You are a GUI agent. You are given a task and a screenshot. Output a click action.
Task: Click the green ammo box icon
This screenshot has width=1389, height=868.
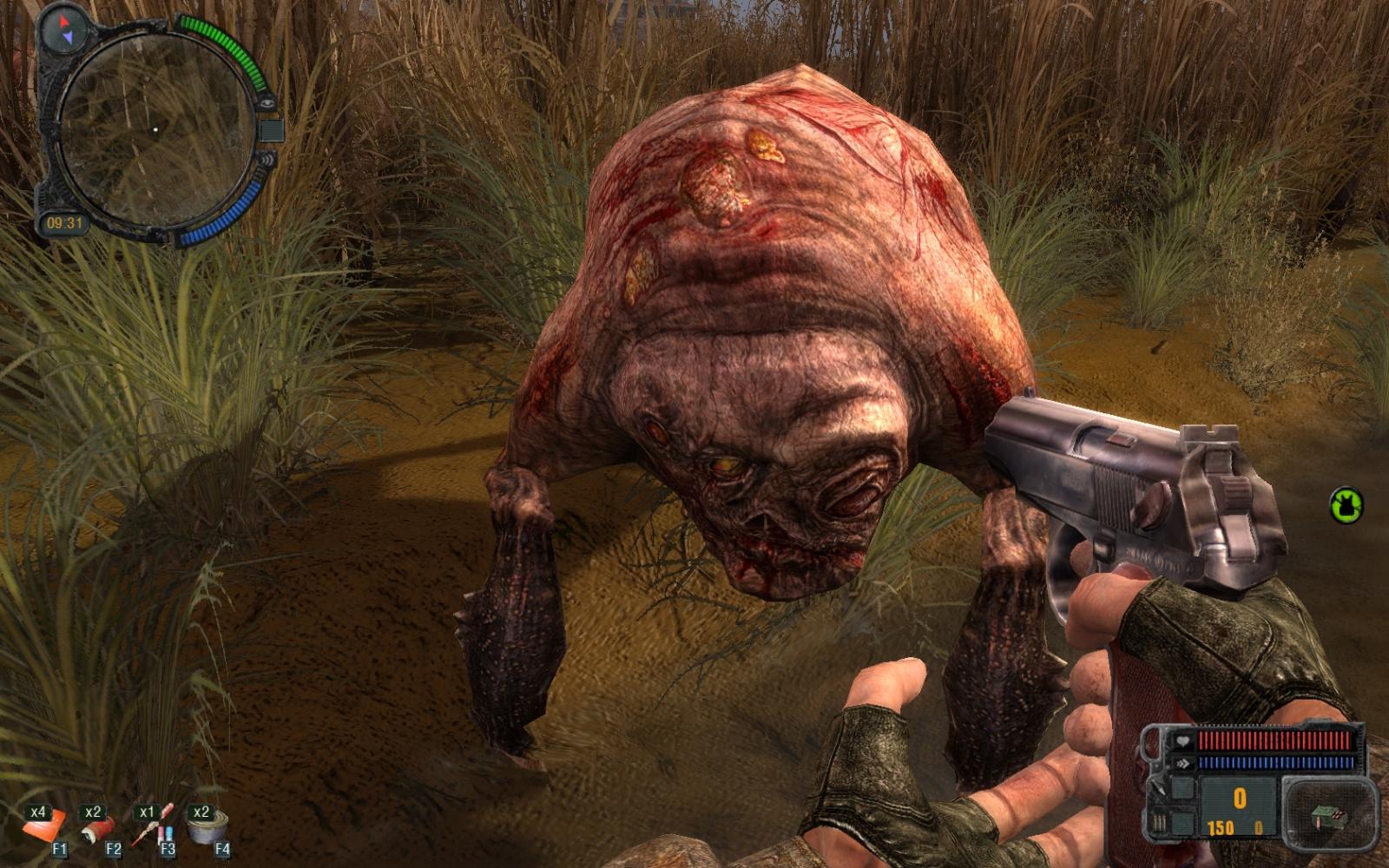(1328, 816)
